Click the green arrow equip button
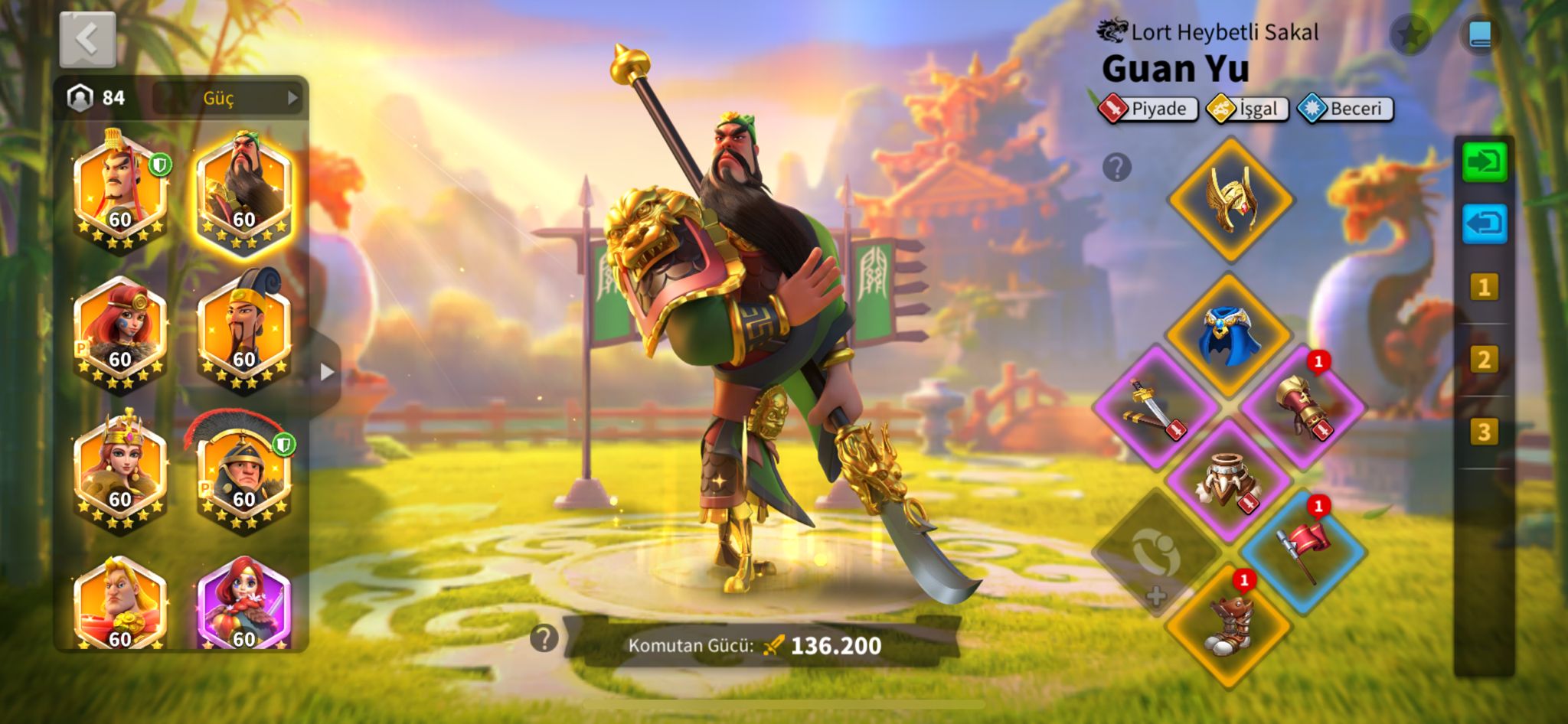The width and height of the screenshot is (1568, 724). [1484, 161]
